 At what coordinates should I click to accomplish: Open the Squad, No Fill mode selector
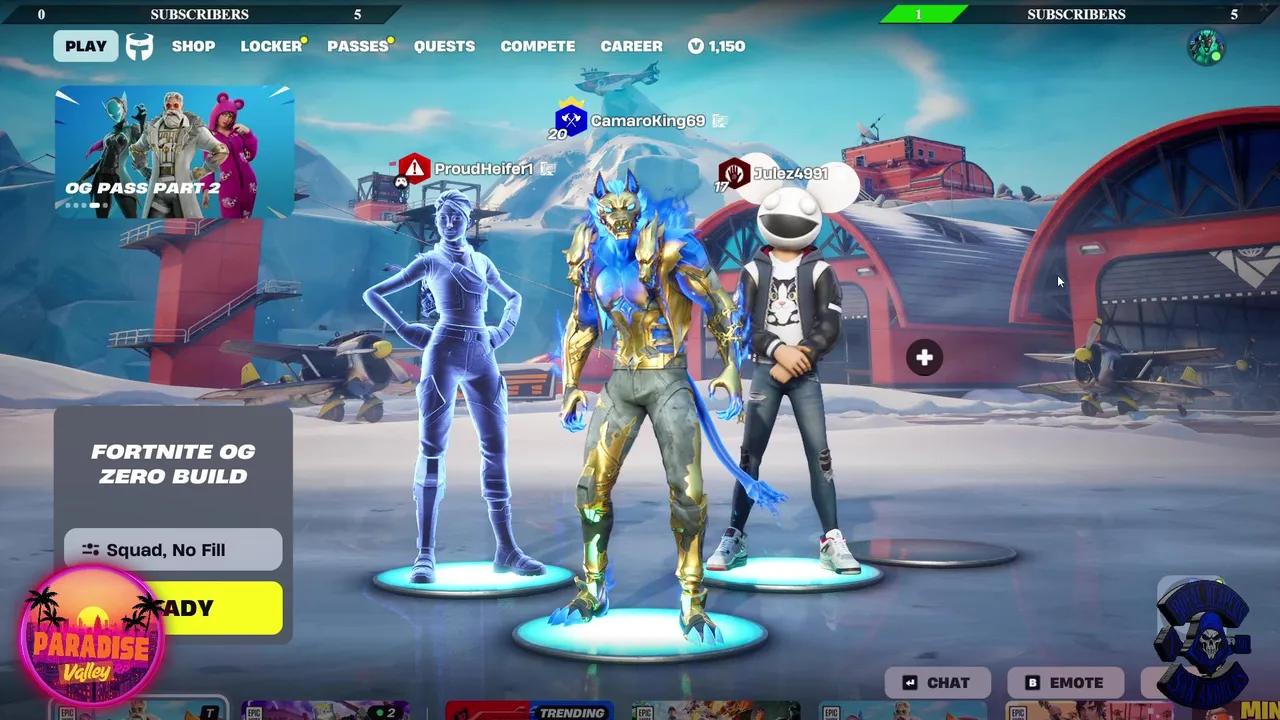pos(172,549)
